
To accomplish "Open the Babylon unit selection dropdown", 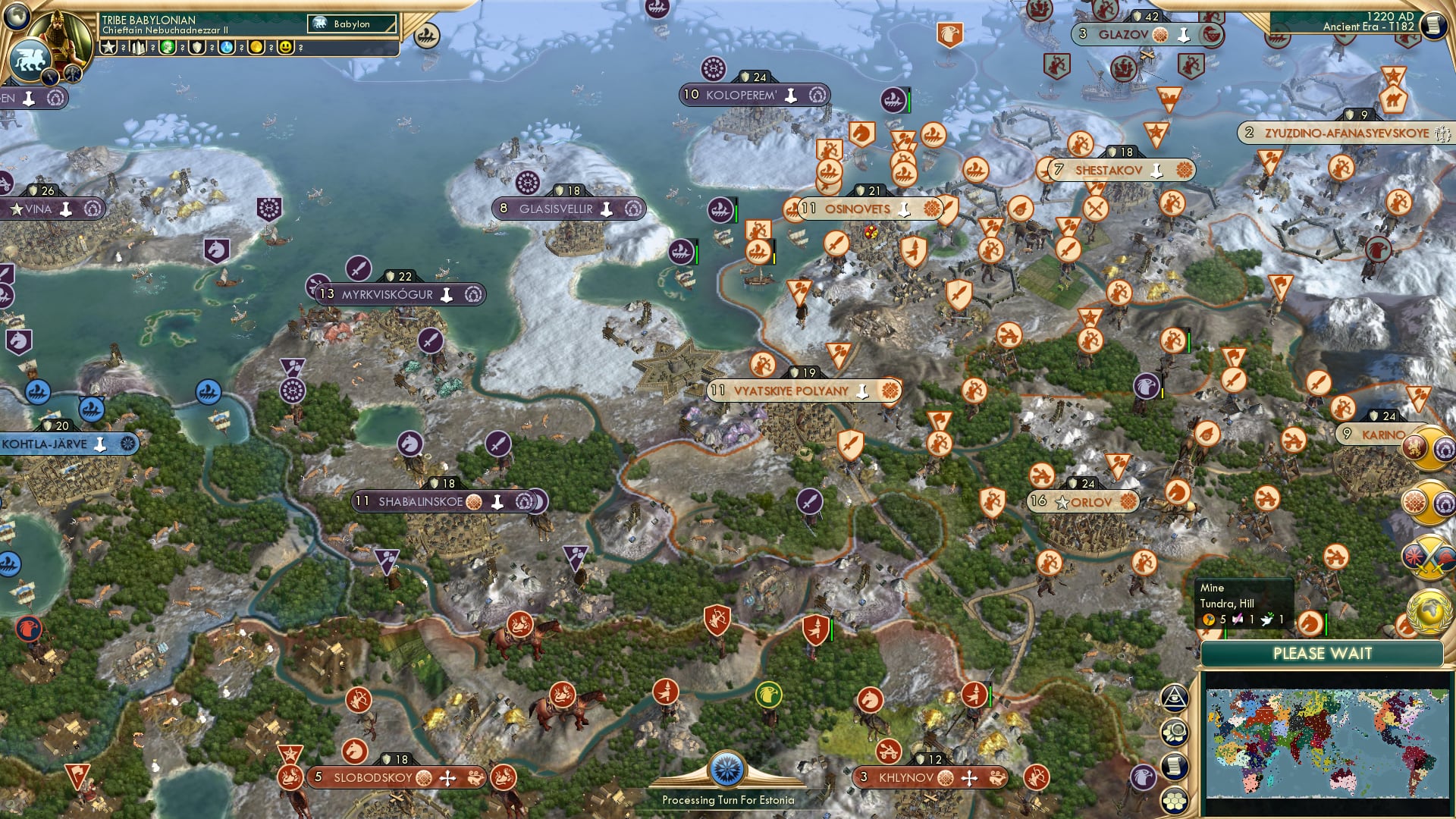I will pos(353,24).
